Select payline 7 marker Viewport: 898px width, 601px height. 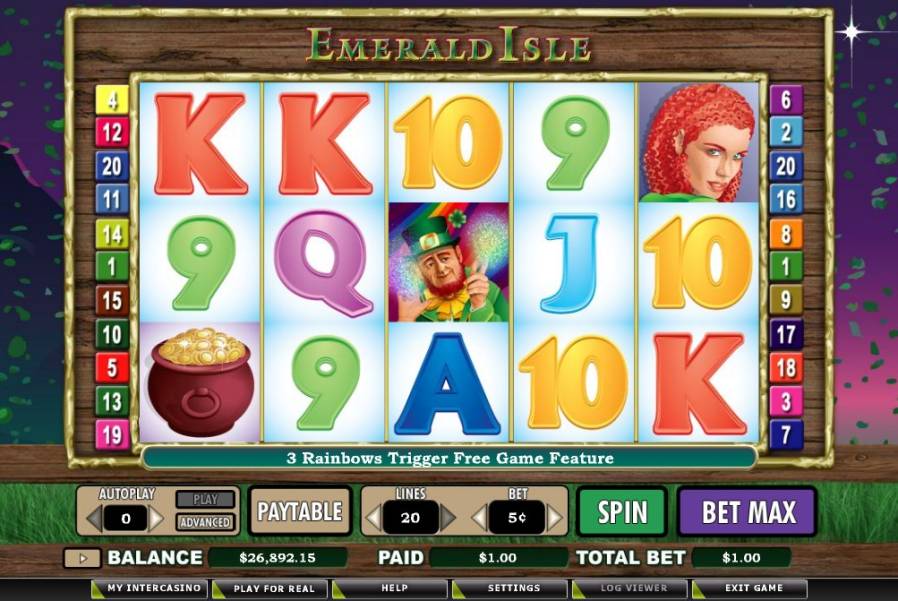786,435
